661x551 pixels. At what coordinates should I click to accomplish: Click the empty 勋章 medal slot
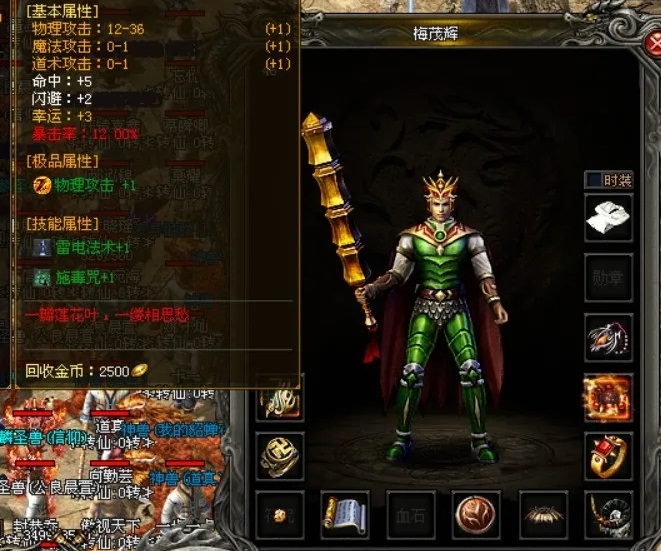(609, 277)
